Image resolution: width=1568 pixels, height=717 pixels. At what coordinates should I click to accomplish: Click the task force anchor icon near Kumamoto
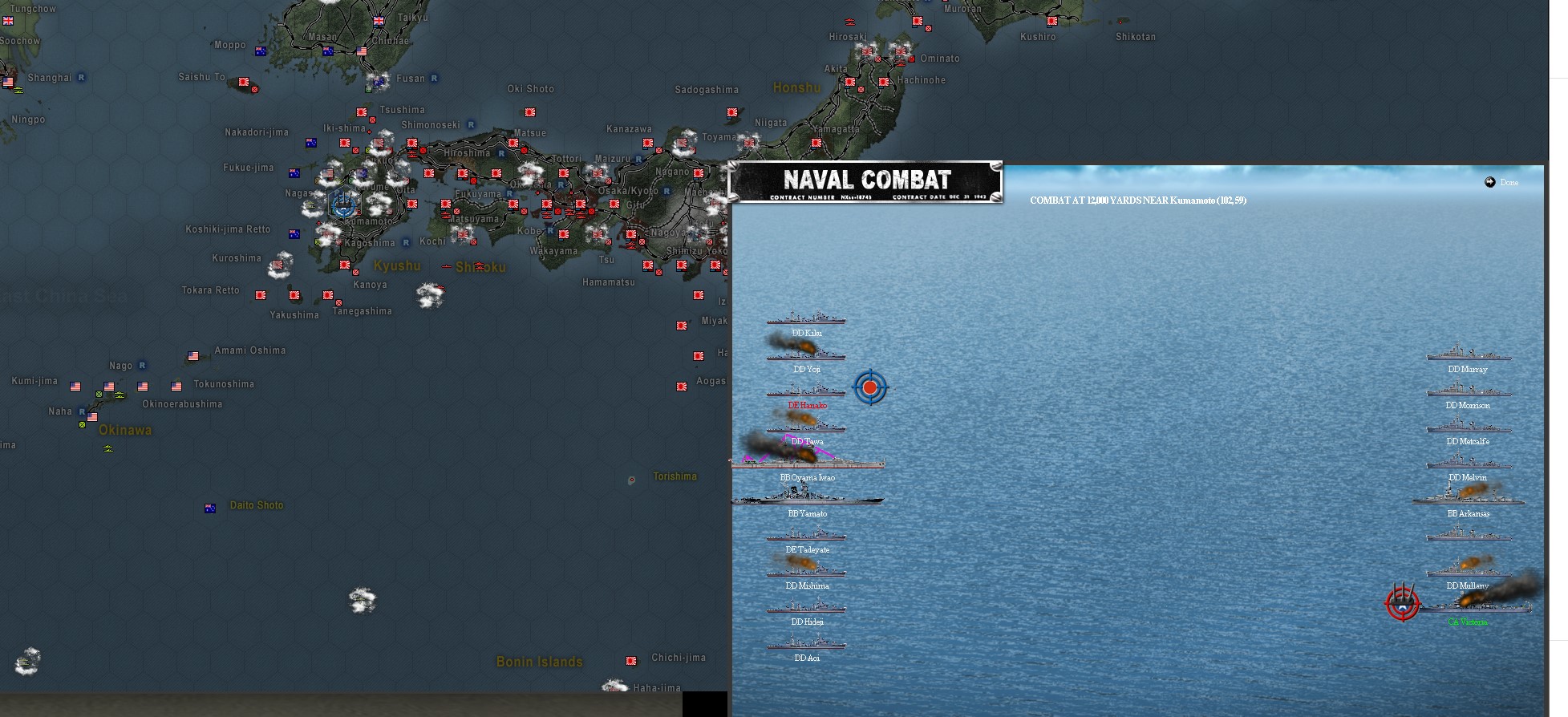(343, 204)
